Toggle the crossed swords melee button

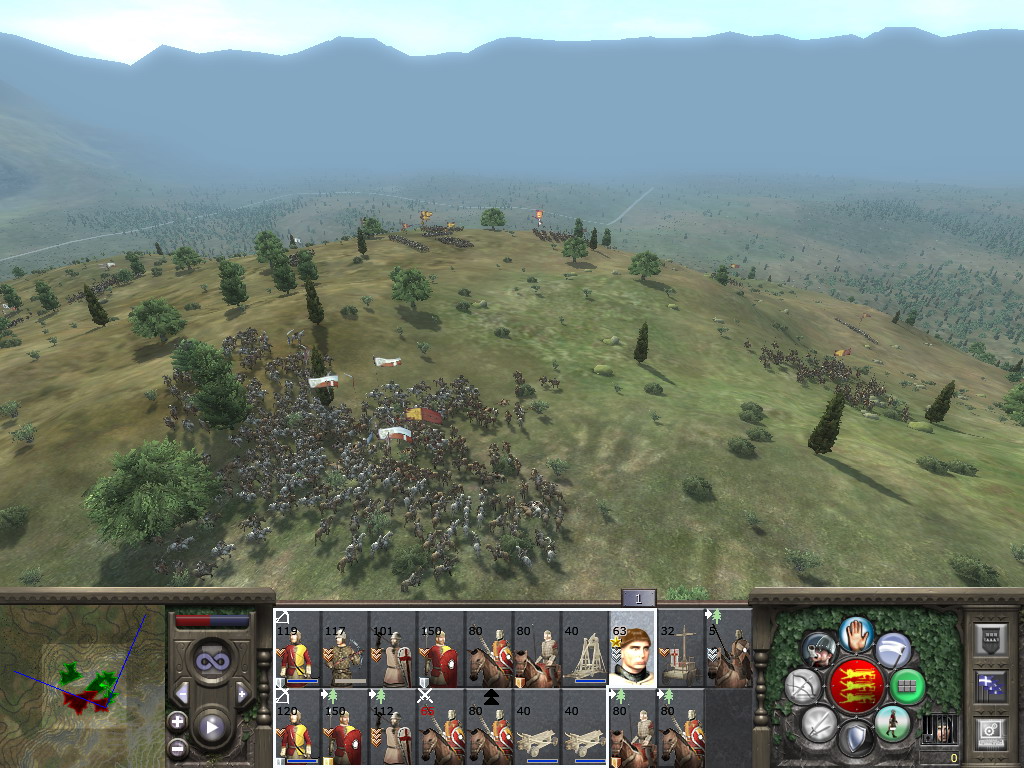point(818,723)
